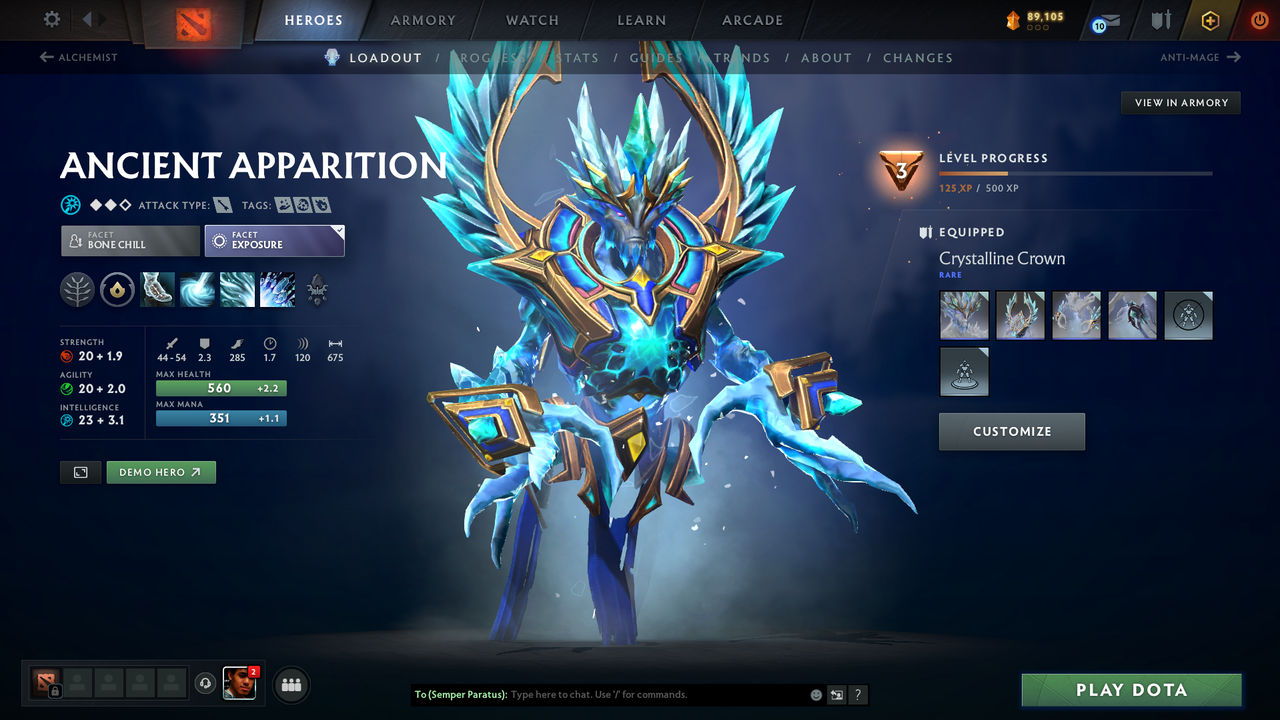Click the CUSTOMIZE button
1280x720 pixels.
pos(1011,431)
